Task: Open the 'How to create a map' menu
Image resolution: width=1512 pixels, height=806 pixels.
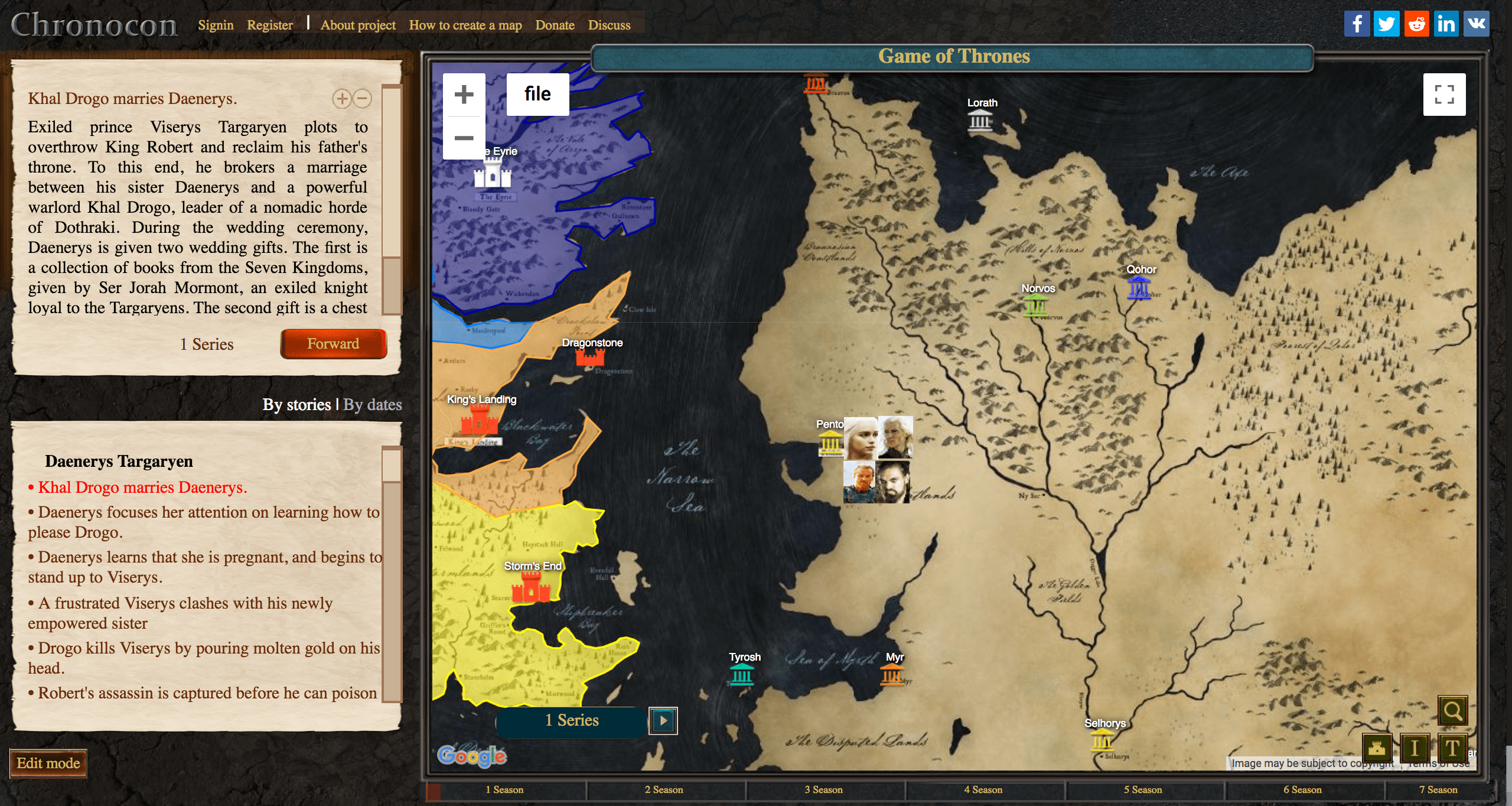Action: (465, 25)
